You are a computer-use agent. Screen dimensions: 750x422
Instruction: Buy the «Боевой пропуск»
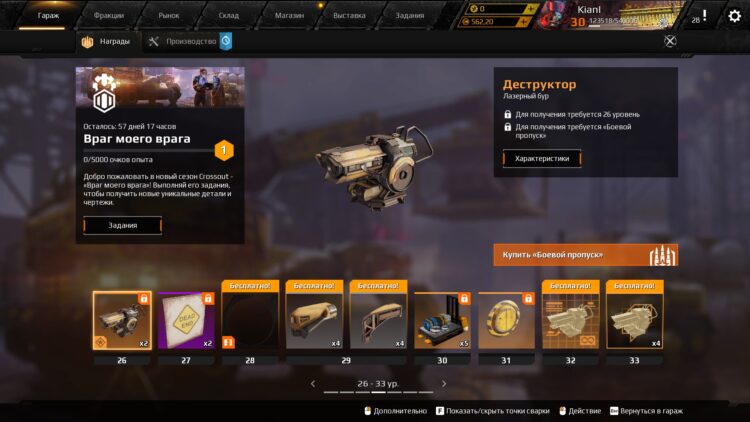coord(585,255)
